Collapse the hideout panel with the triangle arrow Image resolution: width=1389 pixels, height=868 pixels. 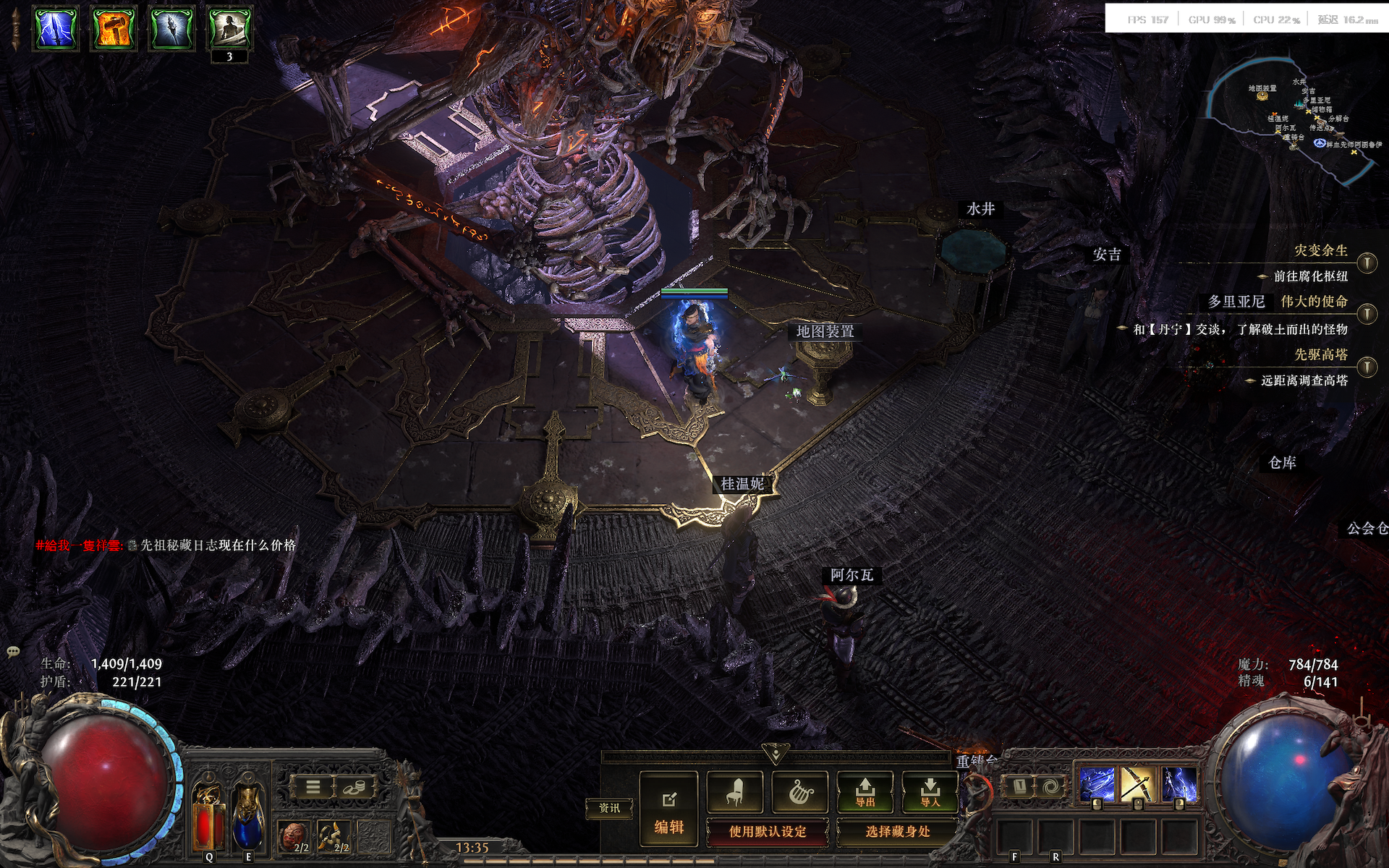(x=775, y=754)
